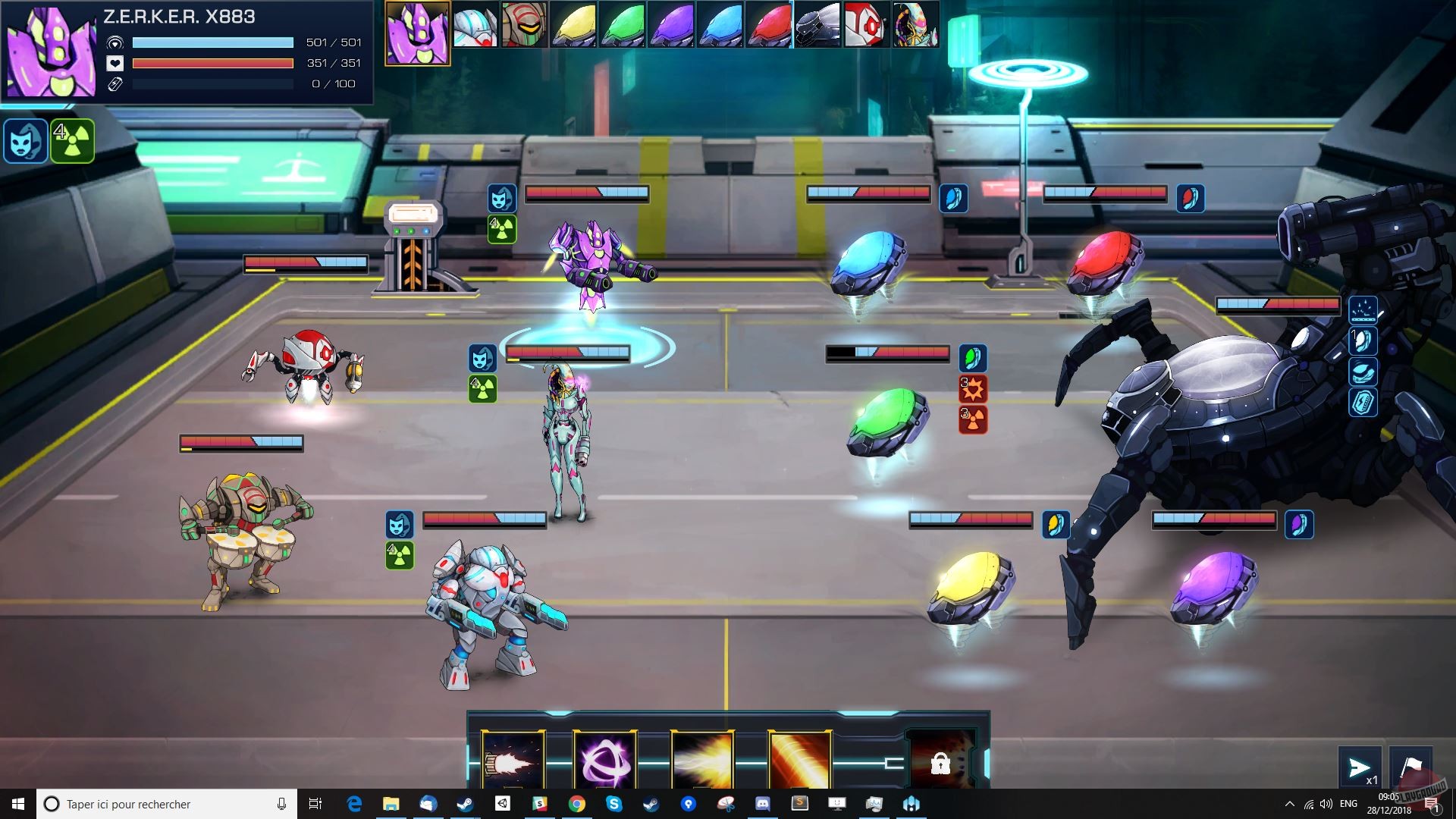Screen dimensions: 1456x819
Task: Click the radiation buff icon beside the purple mech
Action: pyautogui.click(x=503, y=228)
